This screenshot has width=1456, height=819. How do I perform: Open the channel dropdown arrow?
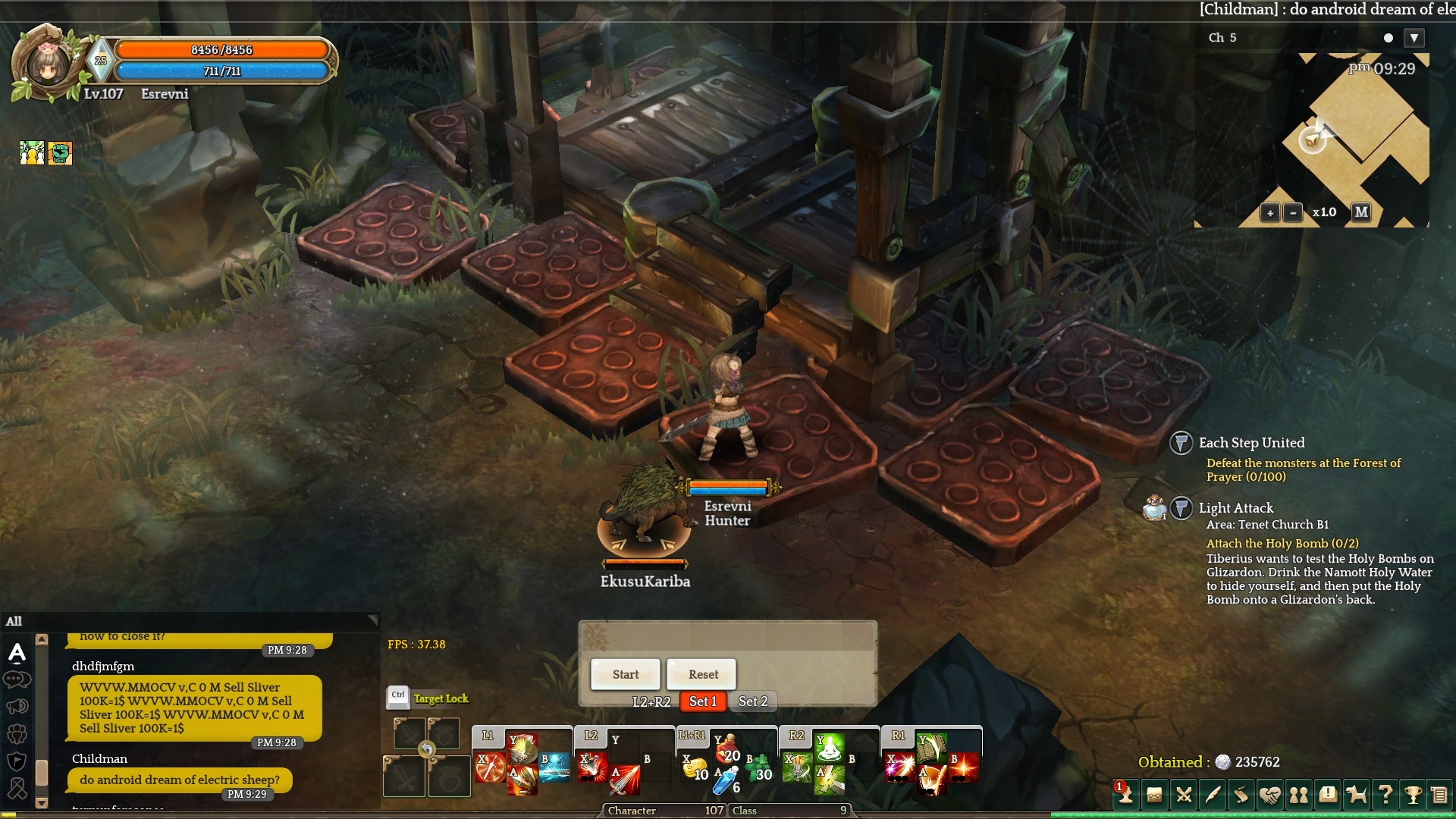1414,38
